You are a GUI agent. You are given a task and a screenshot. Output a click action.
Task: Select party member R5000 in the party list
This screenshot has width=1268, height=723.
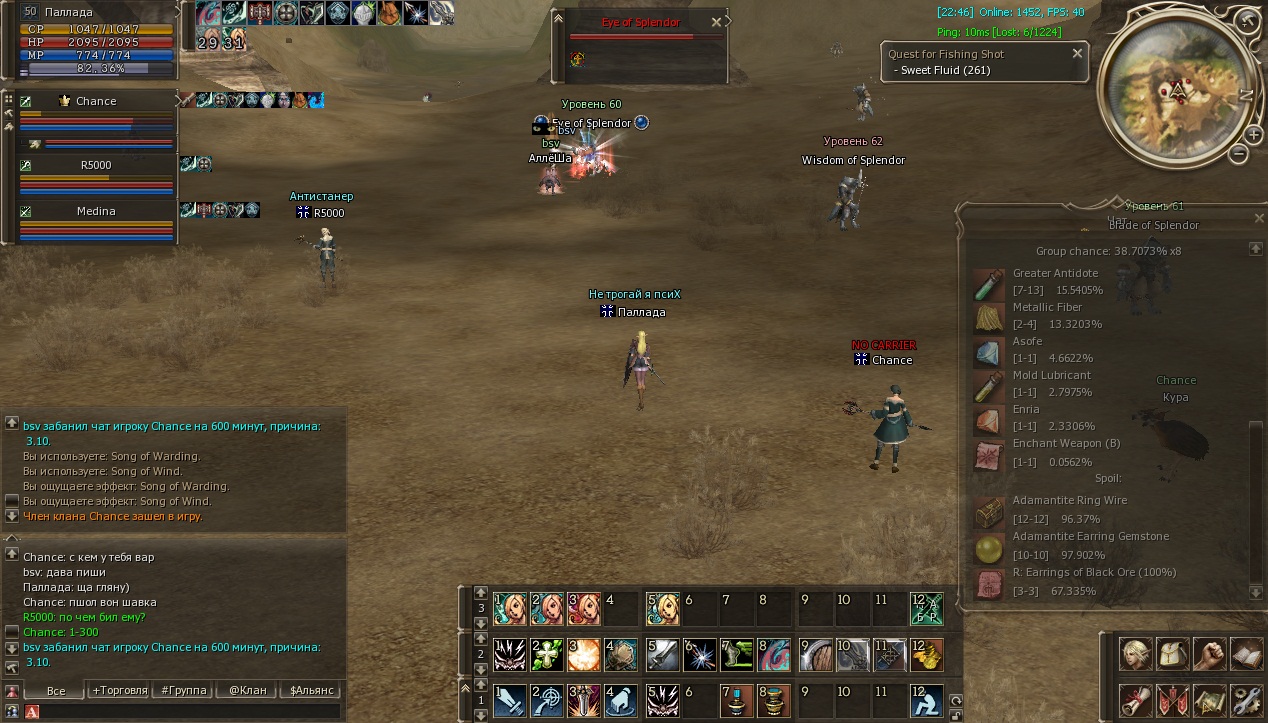96,165
